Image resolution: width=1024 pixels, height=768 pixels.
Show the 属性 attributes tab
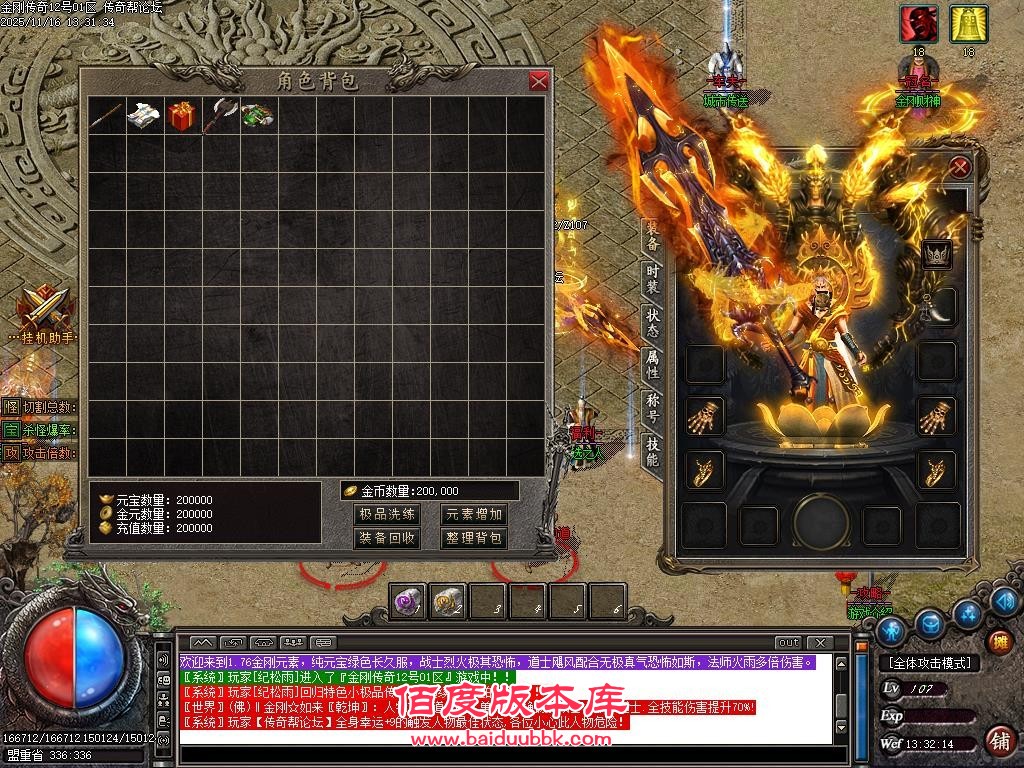pyautogui.click(x=652, y=364)
